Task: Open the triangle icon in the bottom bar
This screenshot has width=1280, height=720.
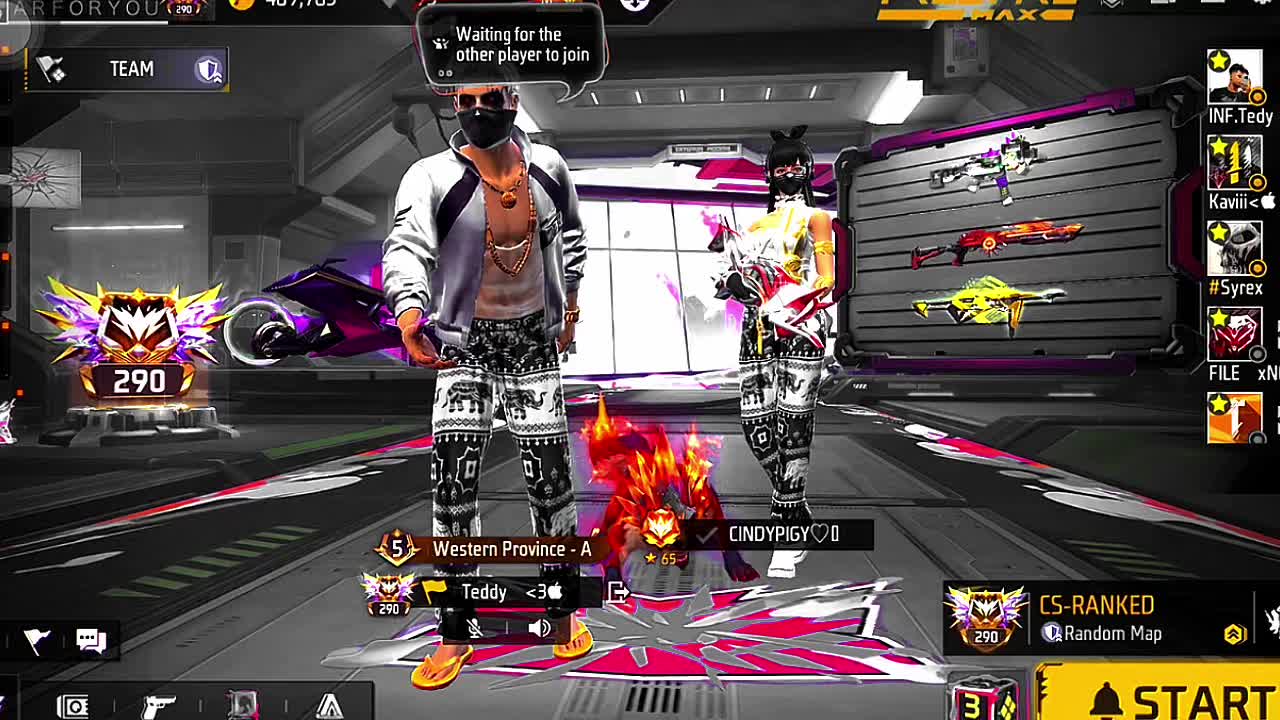Action: pos(330,706)
